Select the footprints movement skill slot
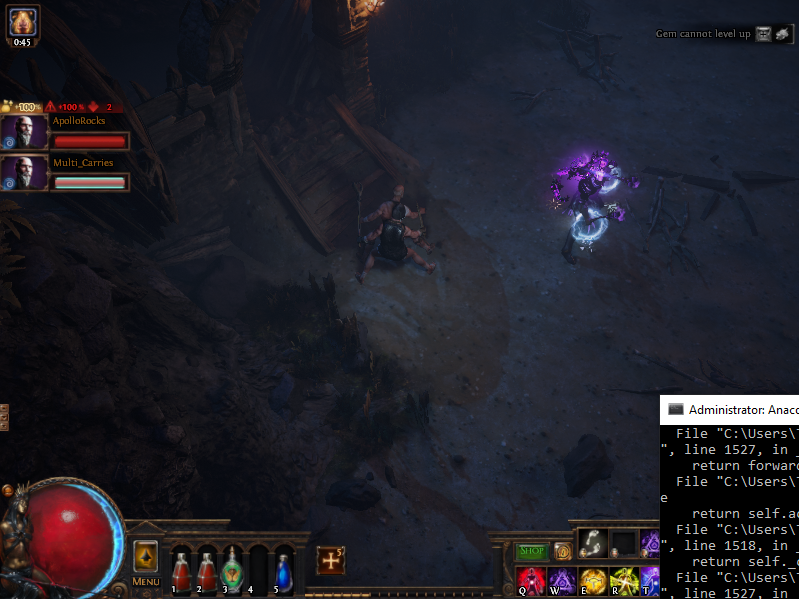This screenshot has height=599, width=799. [593, 544]
